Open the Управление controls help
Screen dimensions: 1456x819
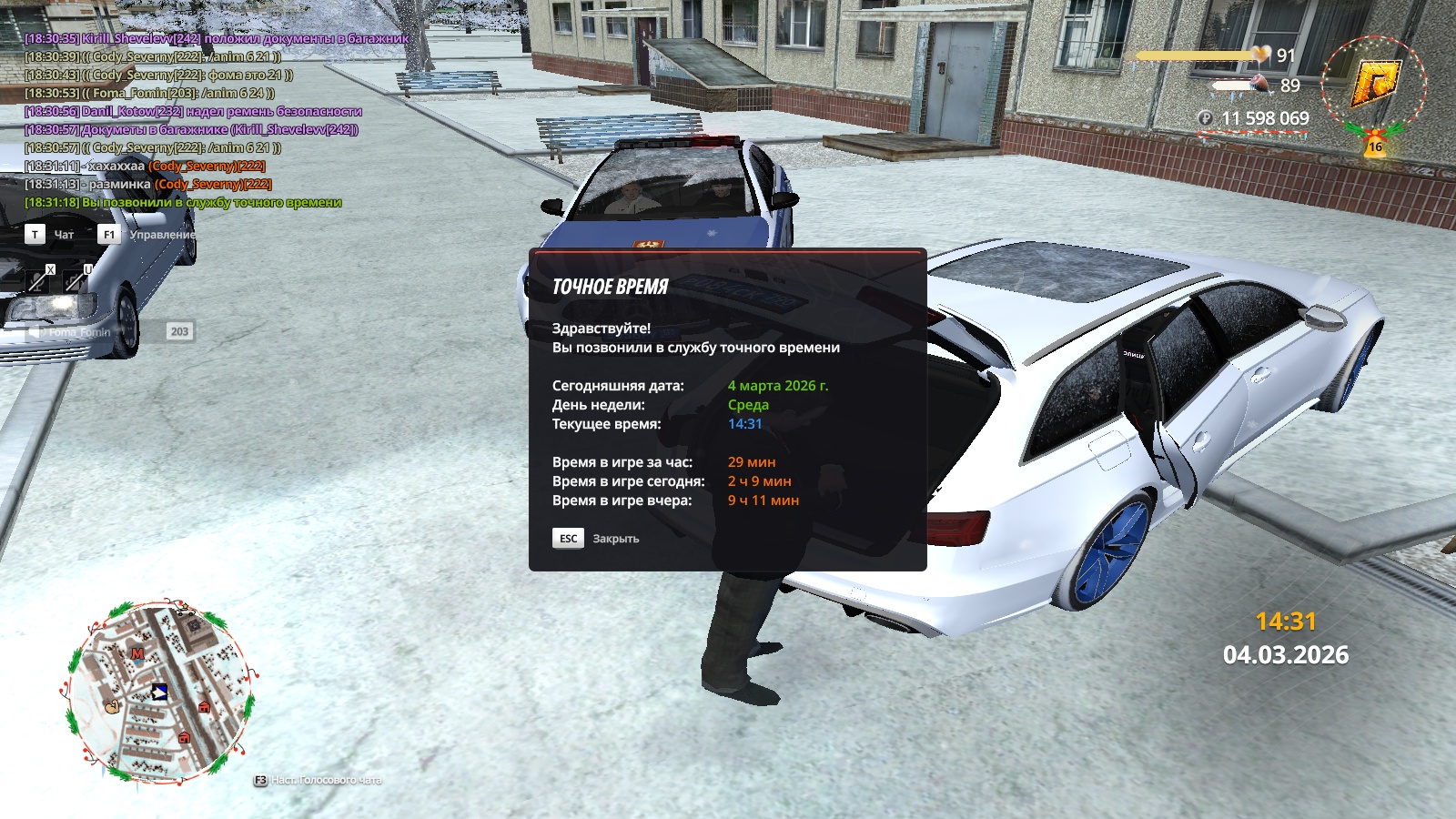coord(161,235)
